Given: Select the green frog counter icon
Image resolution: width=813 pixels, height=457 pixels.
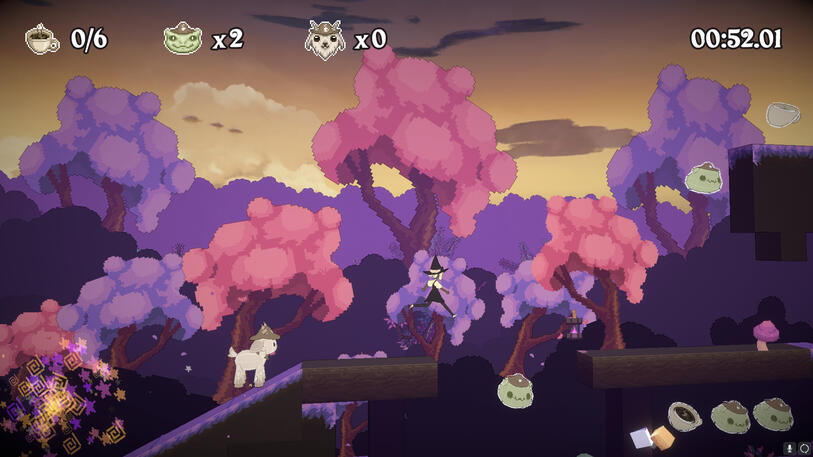Looking at the screenshot, I should pyautogui.click(x=183, y=39).
